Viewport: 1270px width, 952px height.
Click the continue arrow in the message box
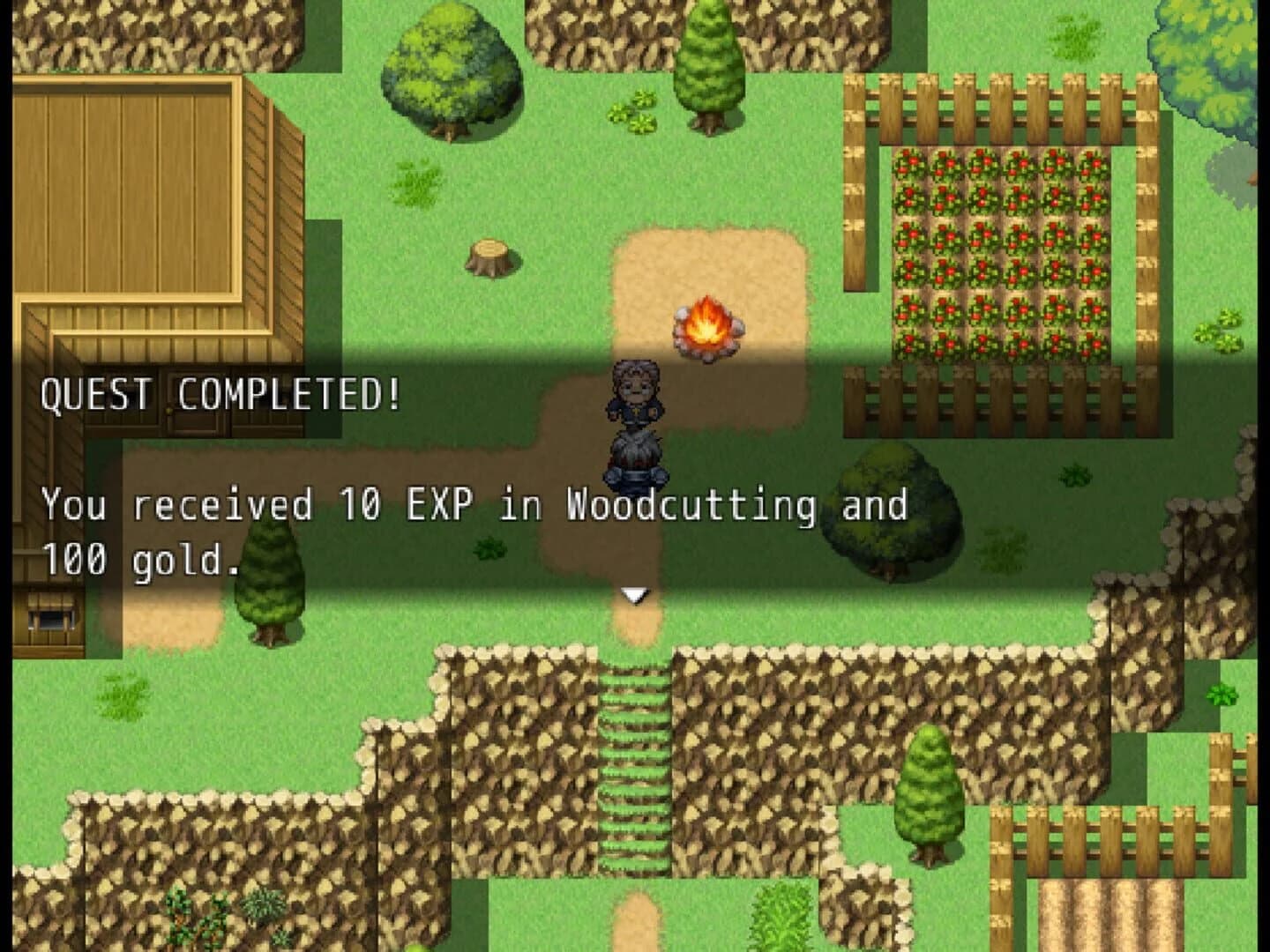[x=634, y=595]
